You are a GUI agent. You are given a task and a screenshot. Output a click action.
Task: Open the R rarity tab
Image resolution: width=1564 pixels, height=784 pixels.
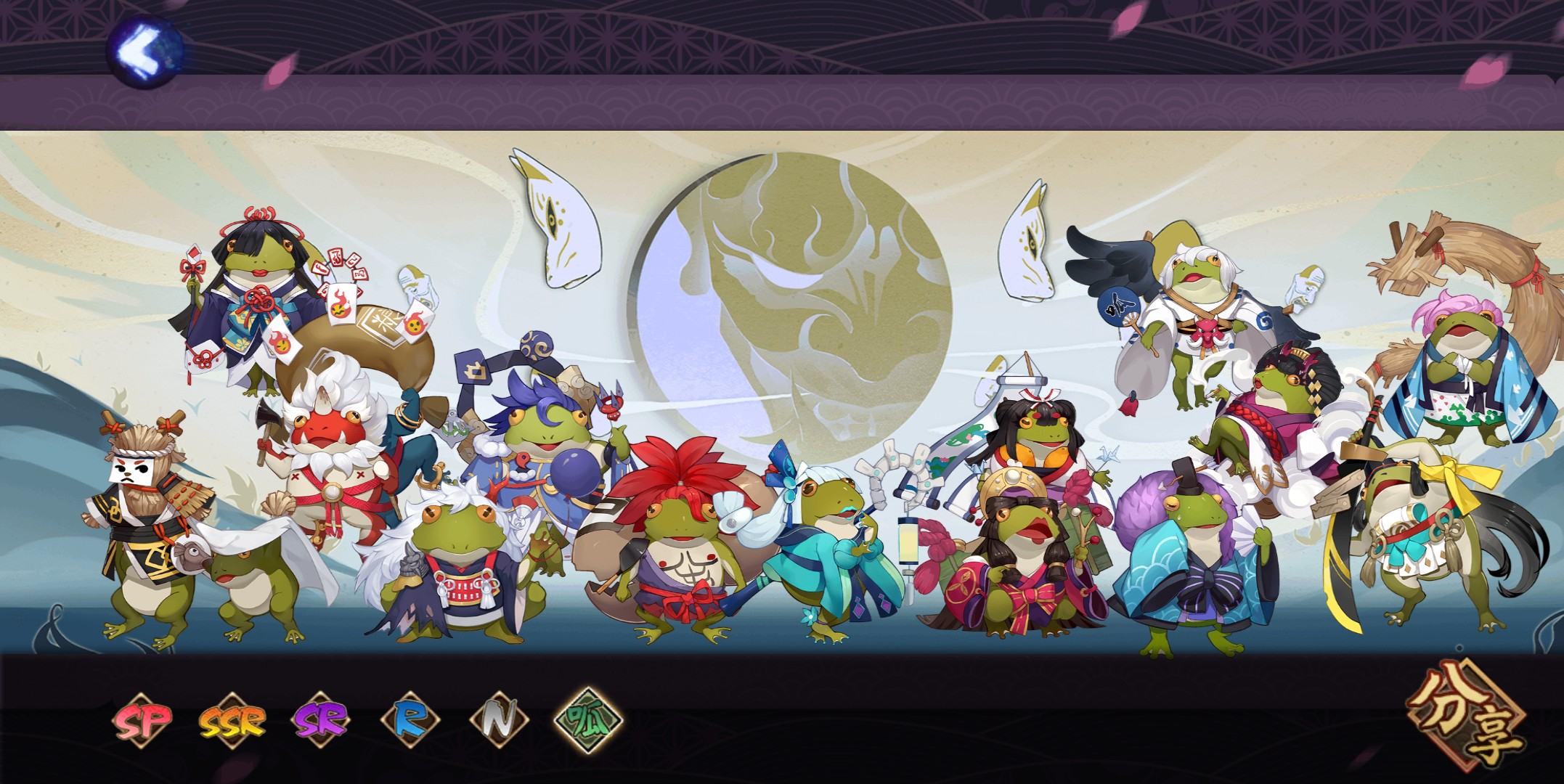point(410,720)
